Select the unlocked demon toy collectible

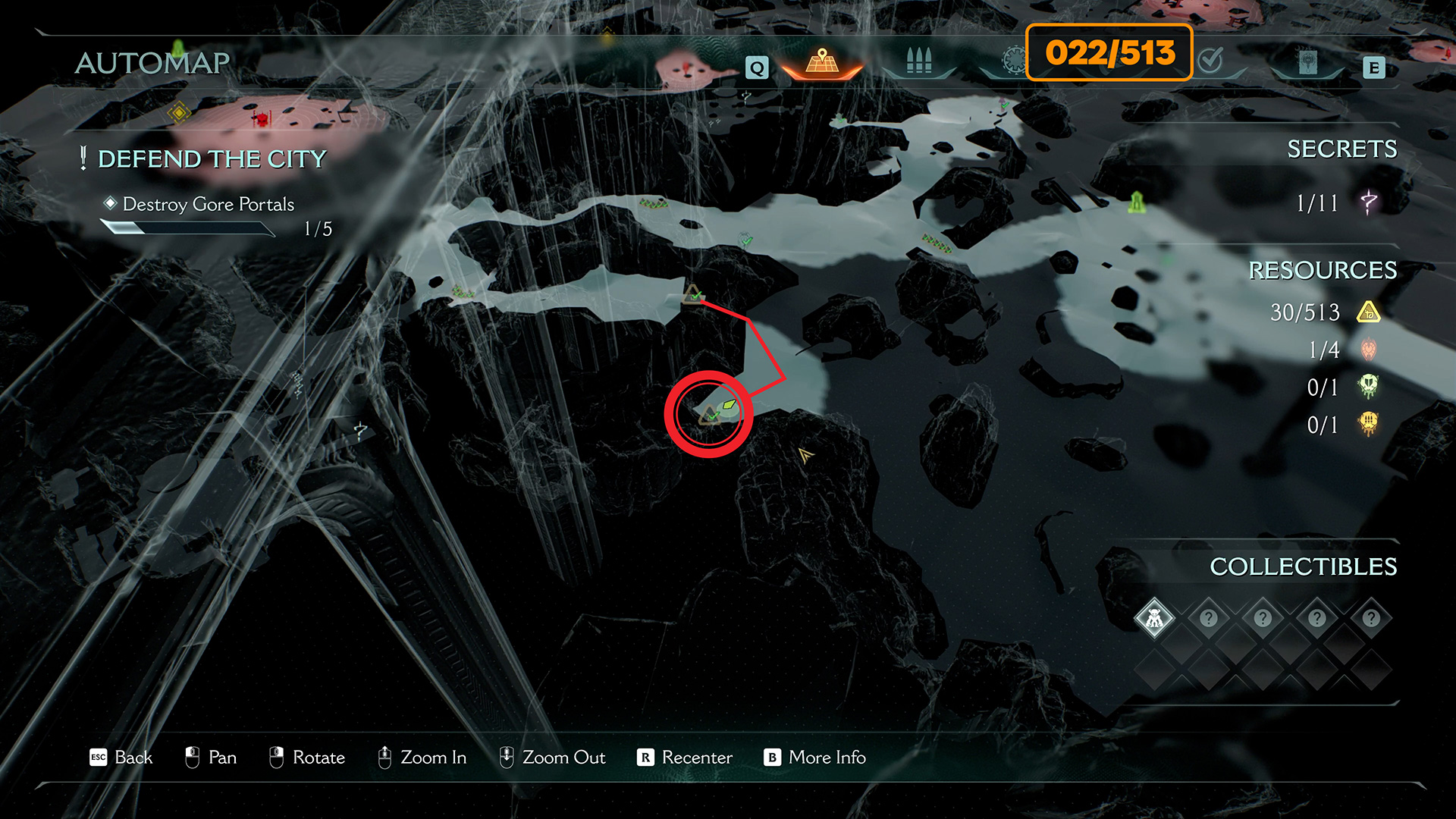click(1154, 619)
